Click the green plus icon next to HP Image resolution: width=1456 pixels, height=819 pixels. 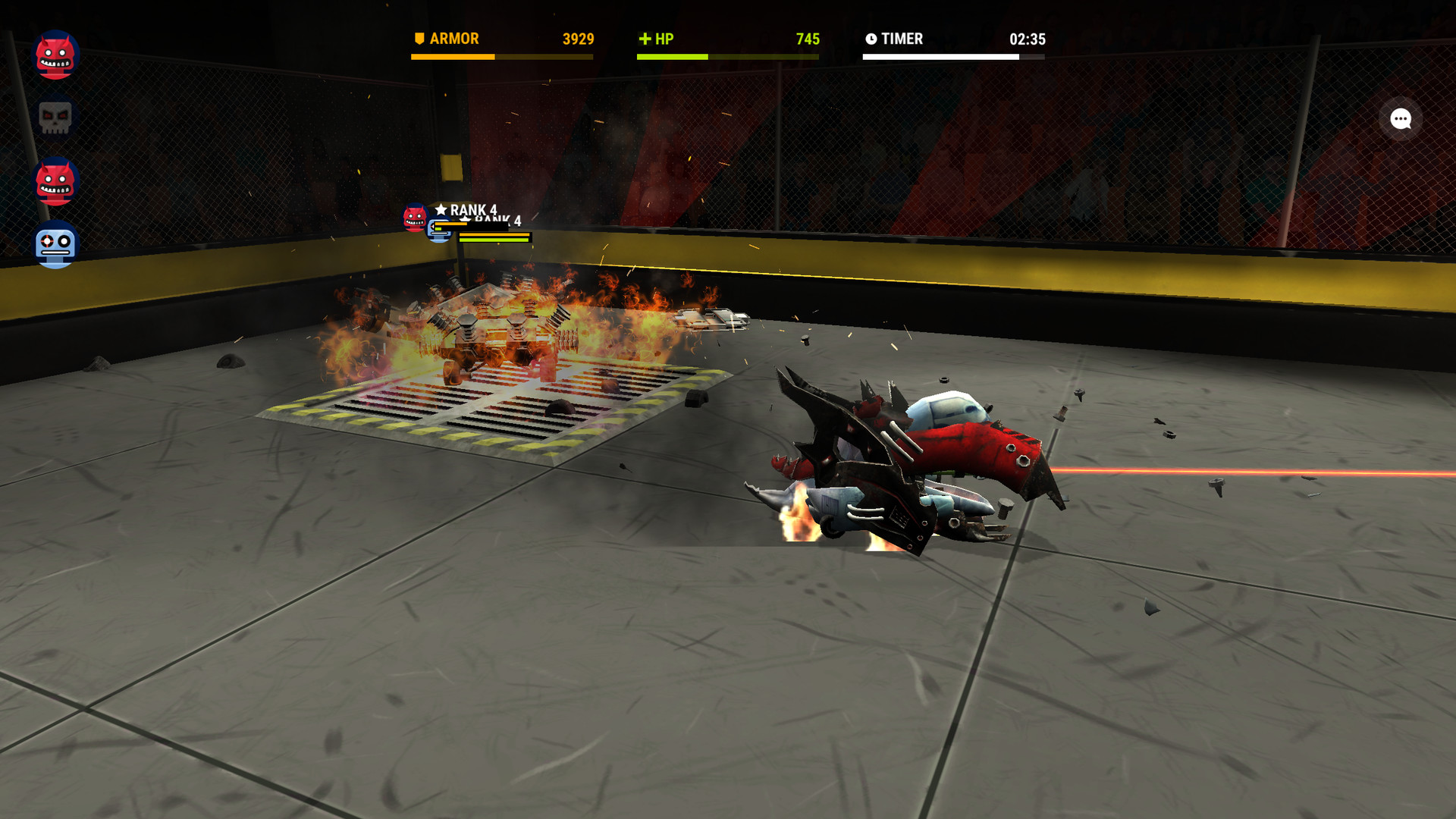pos(645,39)
